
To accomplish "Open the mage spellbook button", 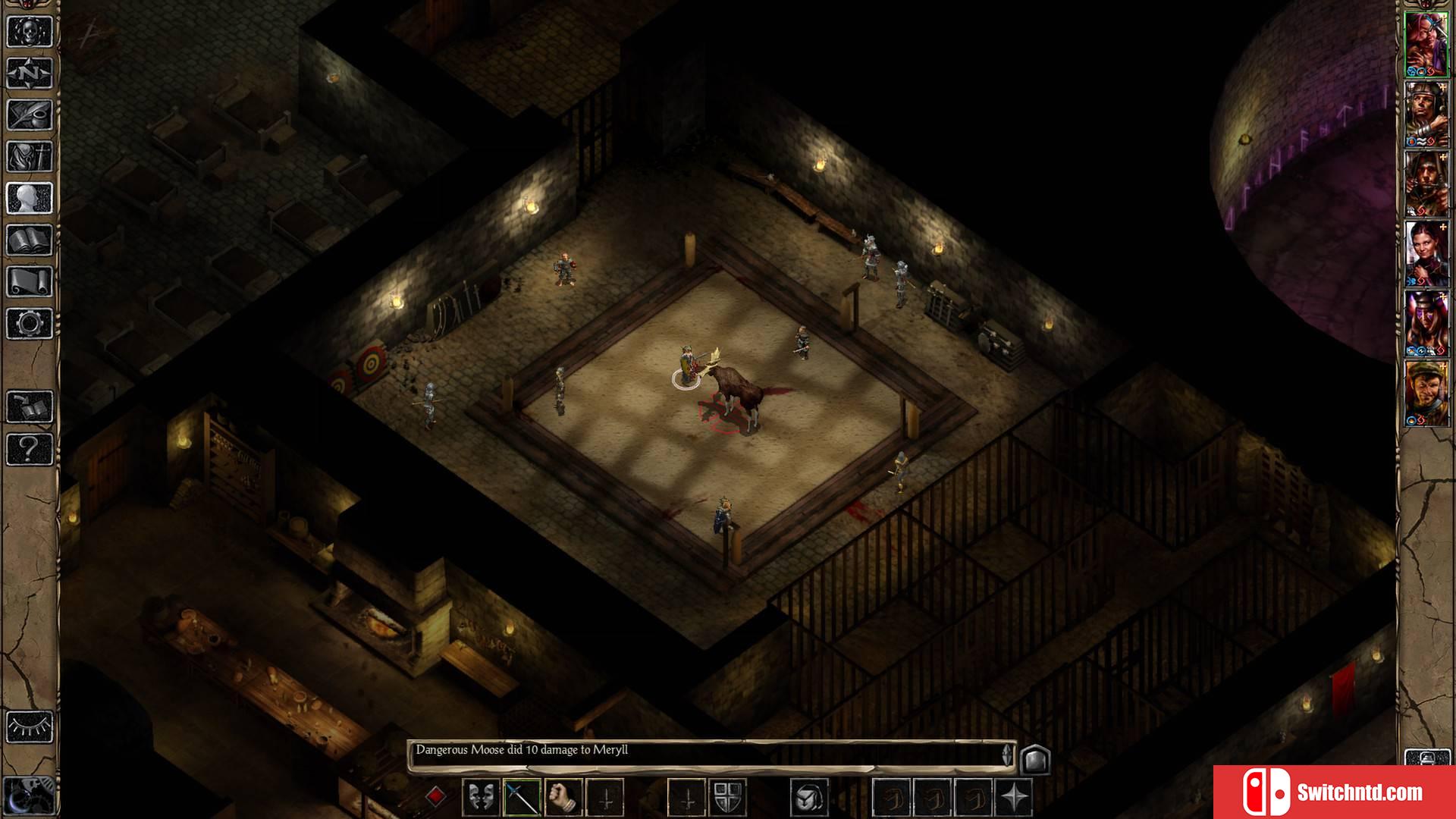I will [x=30, y=240].
